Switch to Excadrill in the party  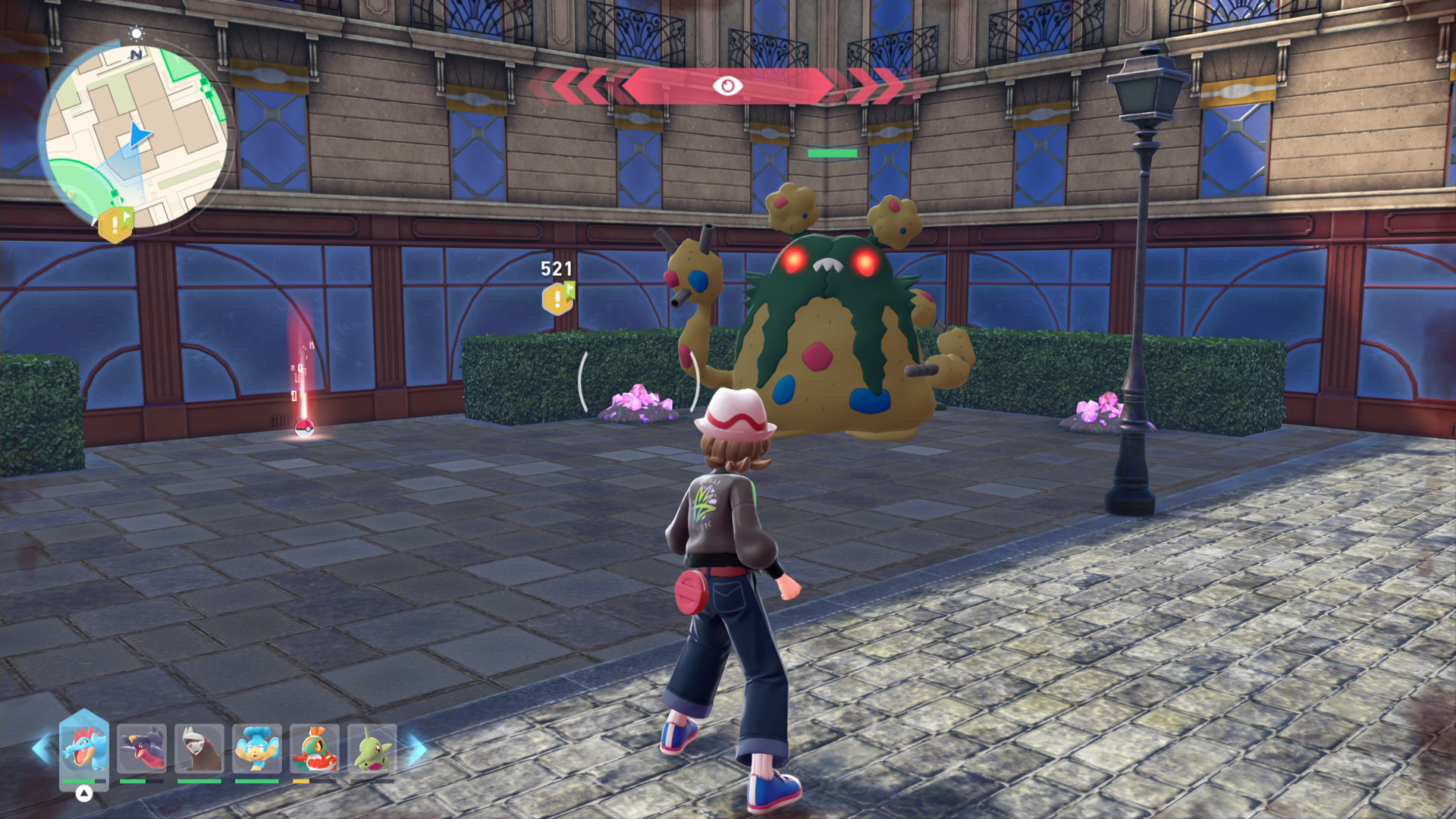click(199, 748)
